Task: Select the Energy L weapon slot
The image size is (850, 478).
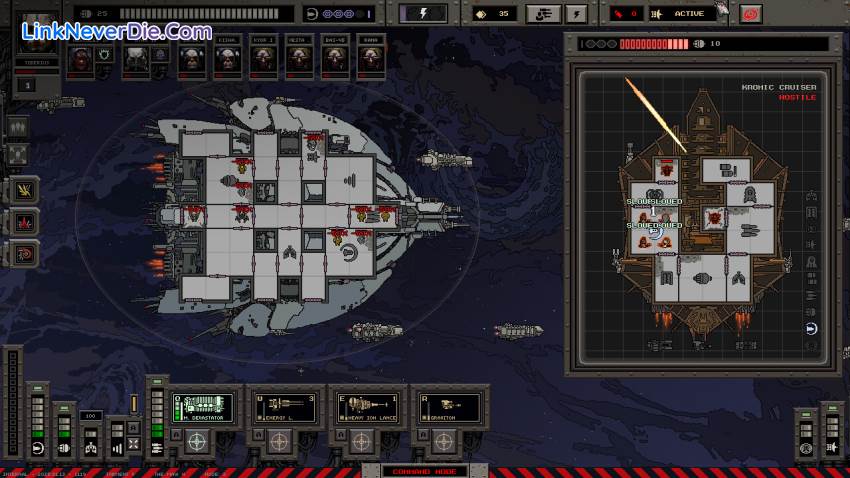Action: click(x=287, y=406)
